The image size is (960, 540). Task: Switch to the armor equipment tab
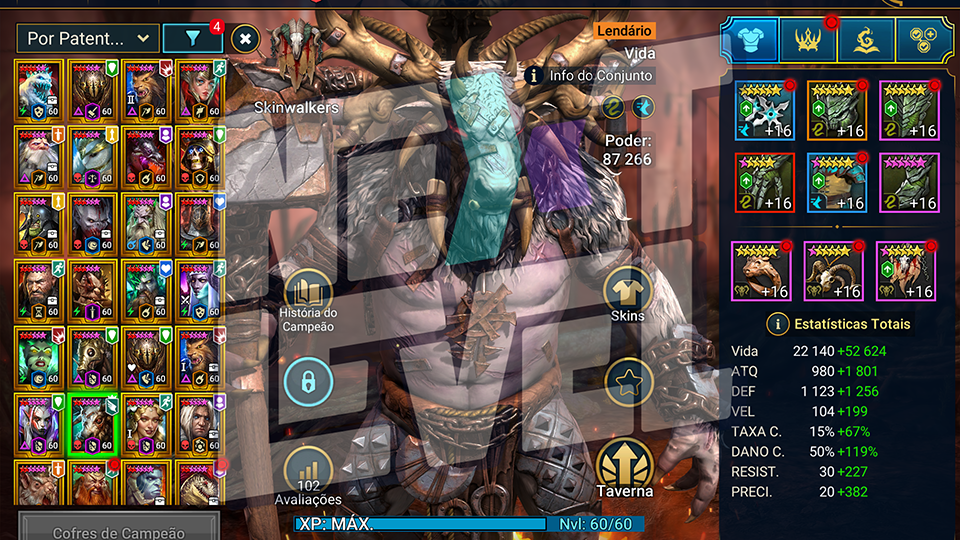tap(750, 38)
